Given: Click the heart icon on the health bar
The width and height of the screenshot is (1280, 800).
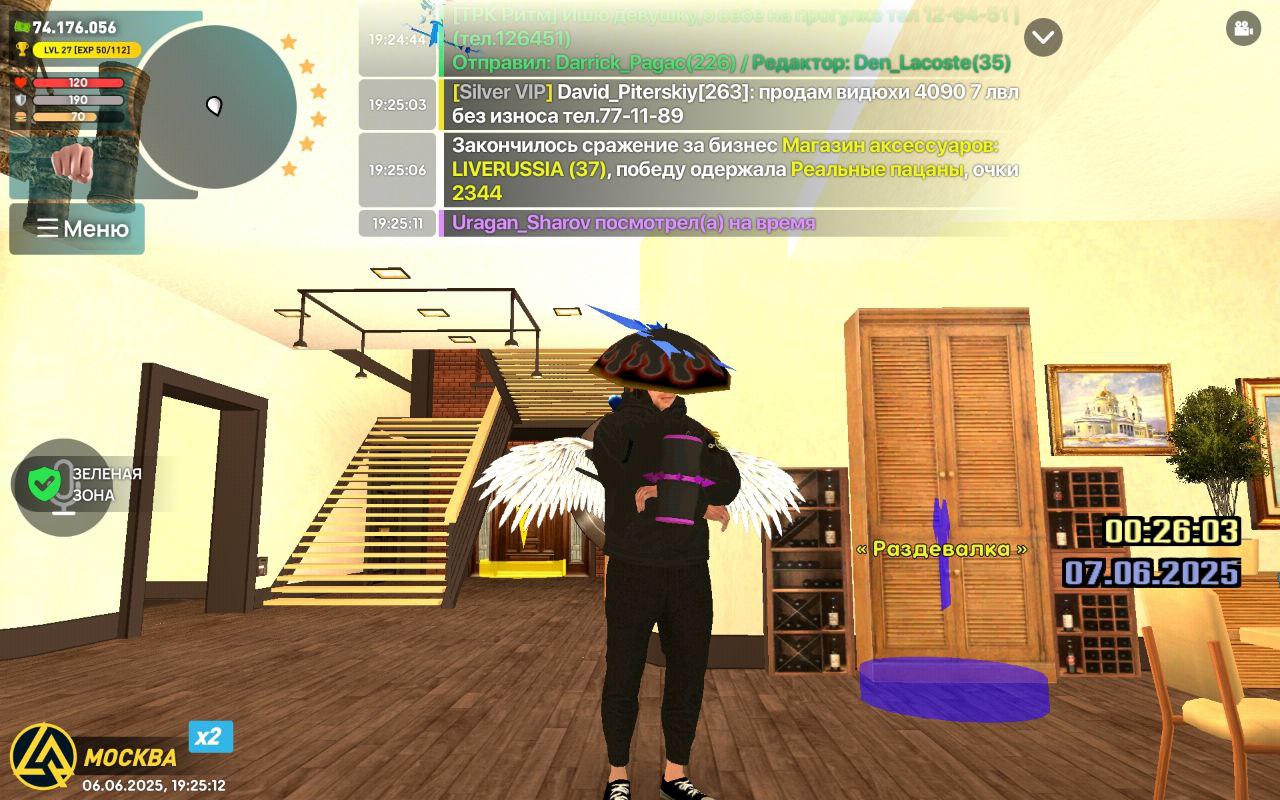Looking at the screenshot, I should tap(20, 83).
